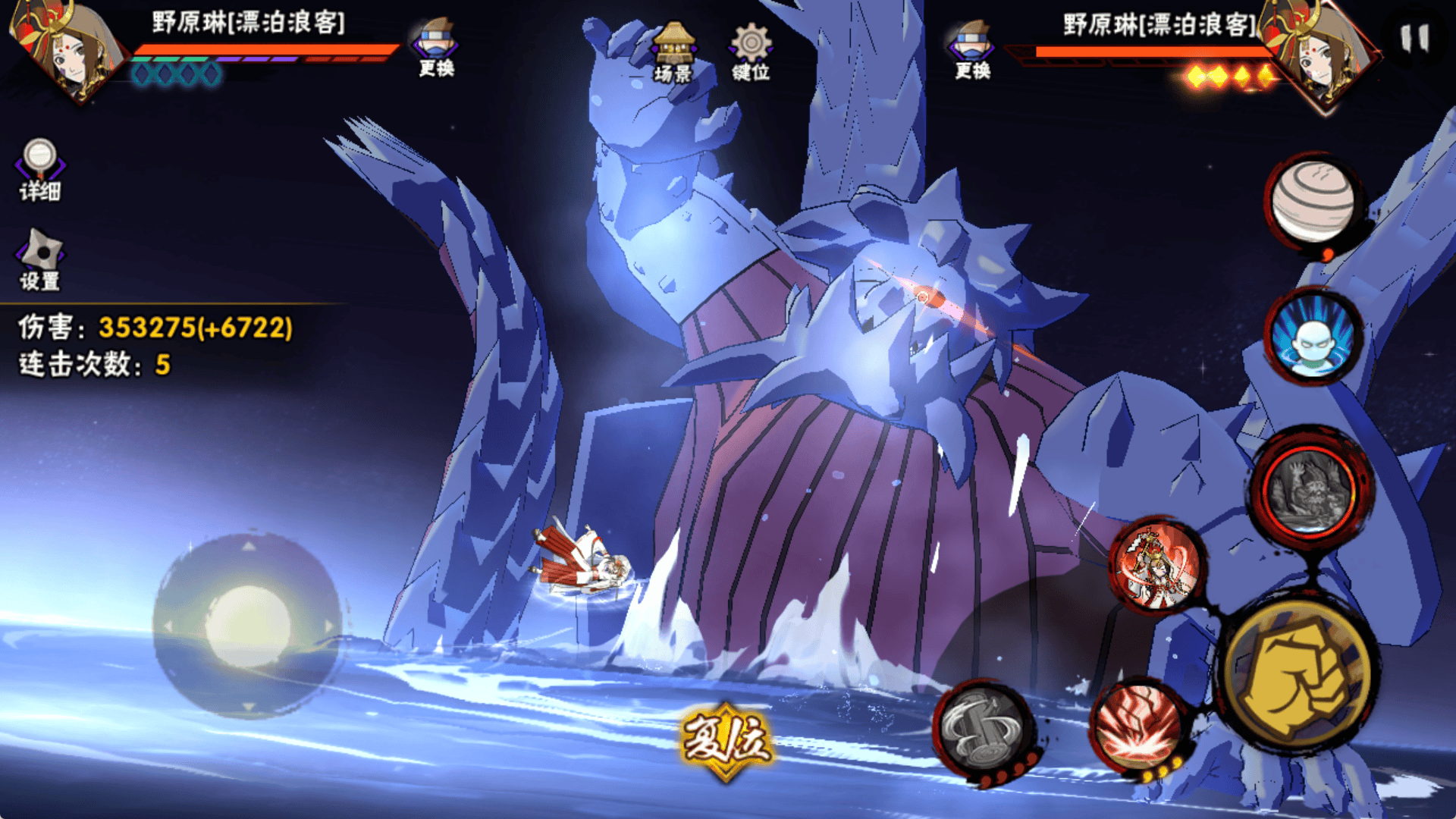Swap the left player's ninja via 更换
The height and width of the screenshot is (819, 1456).
click(436, 47)
